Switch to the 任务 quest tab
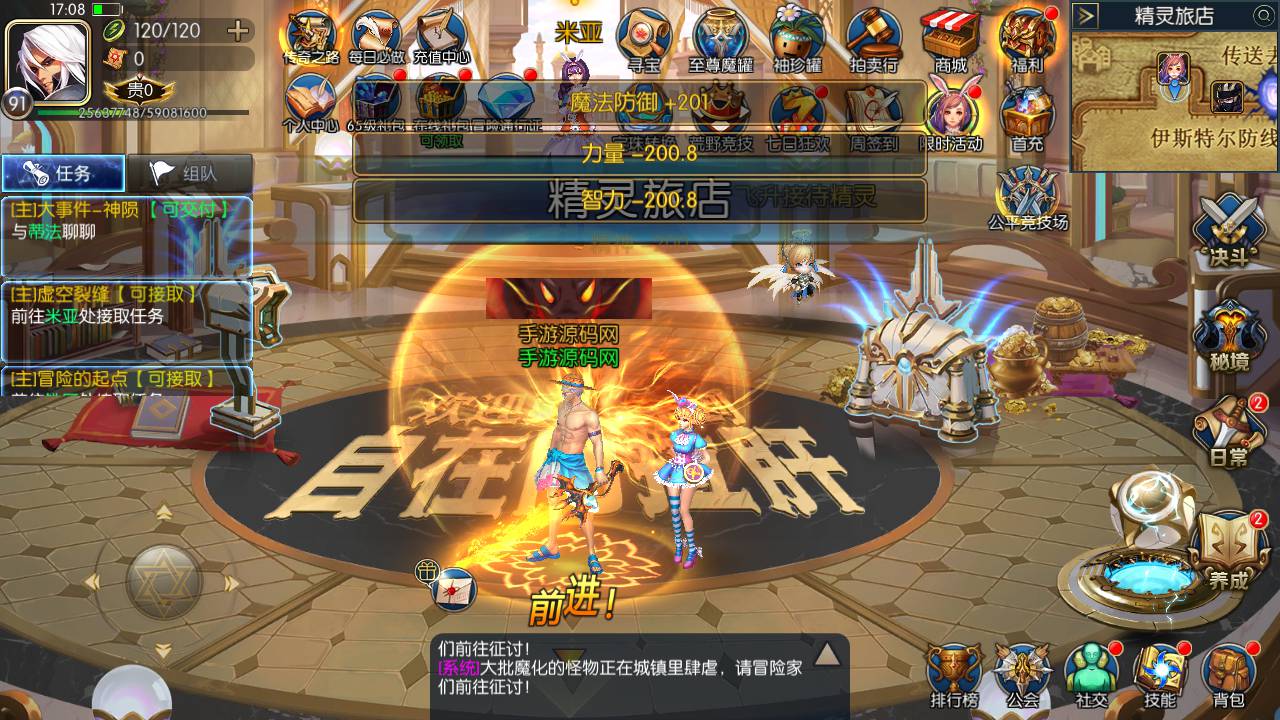 coord(65,172)
